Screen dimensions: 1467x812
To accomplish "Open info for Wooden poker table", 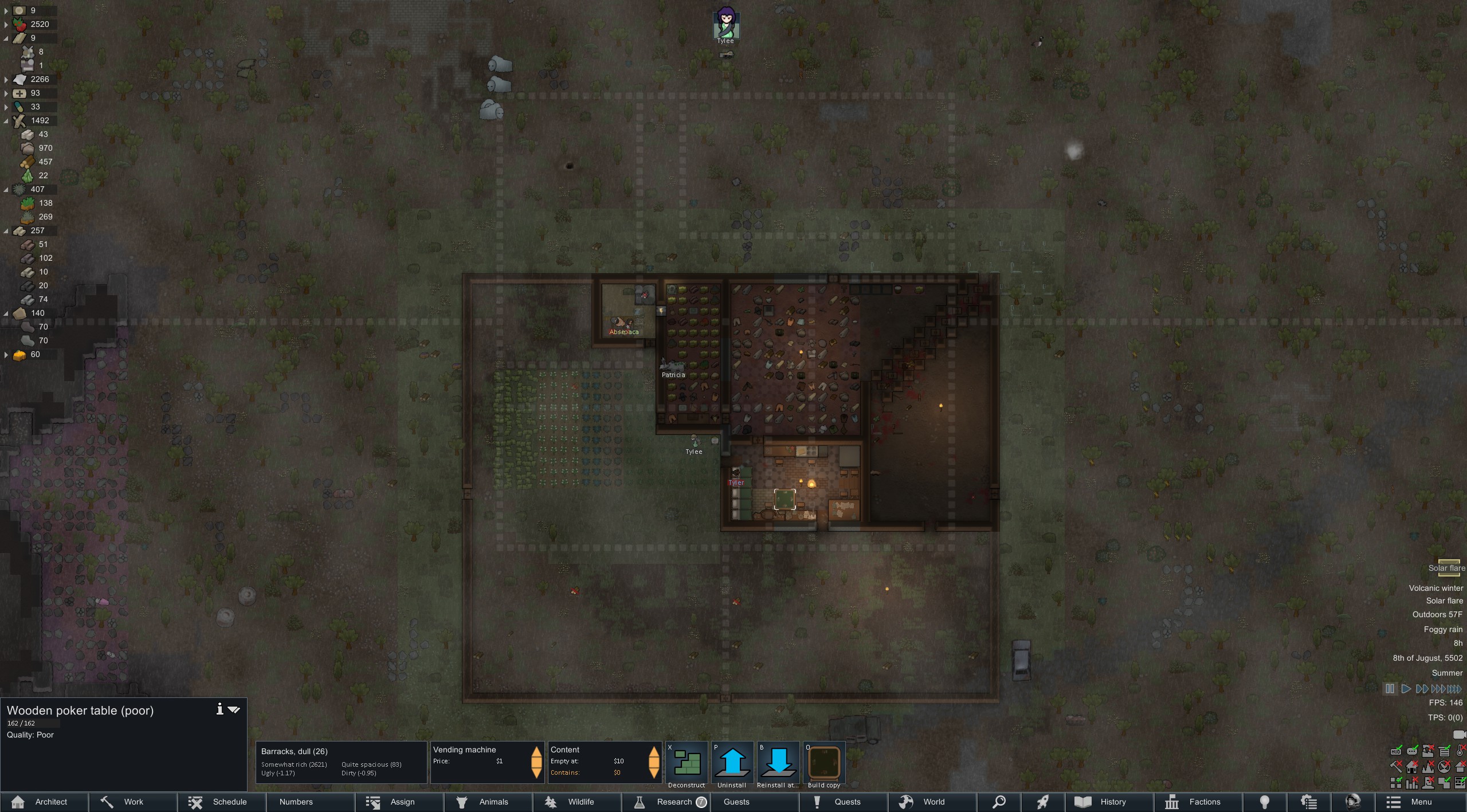I will [219, 709].
